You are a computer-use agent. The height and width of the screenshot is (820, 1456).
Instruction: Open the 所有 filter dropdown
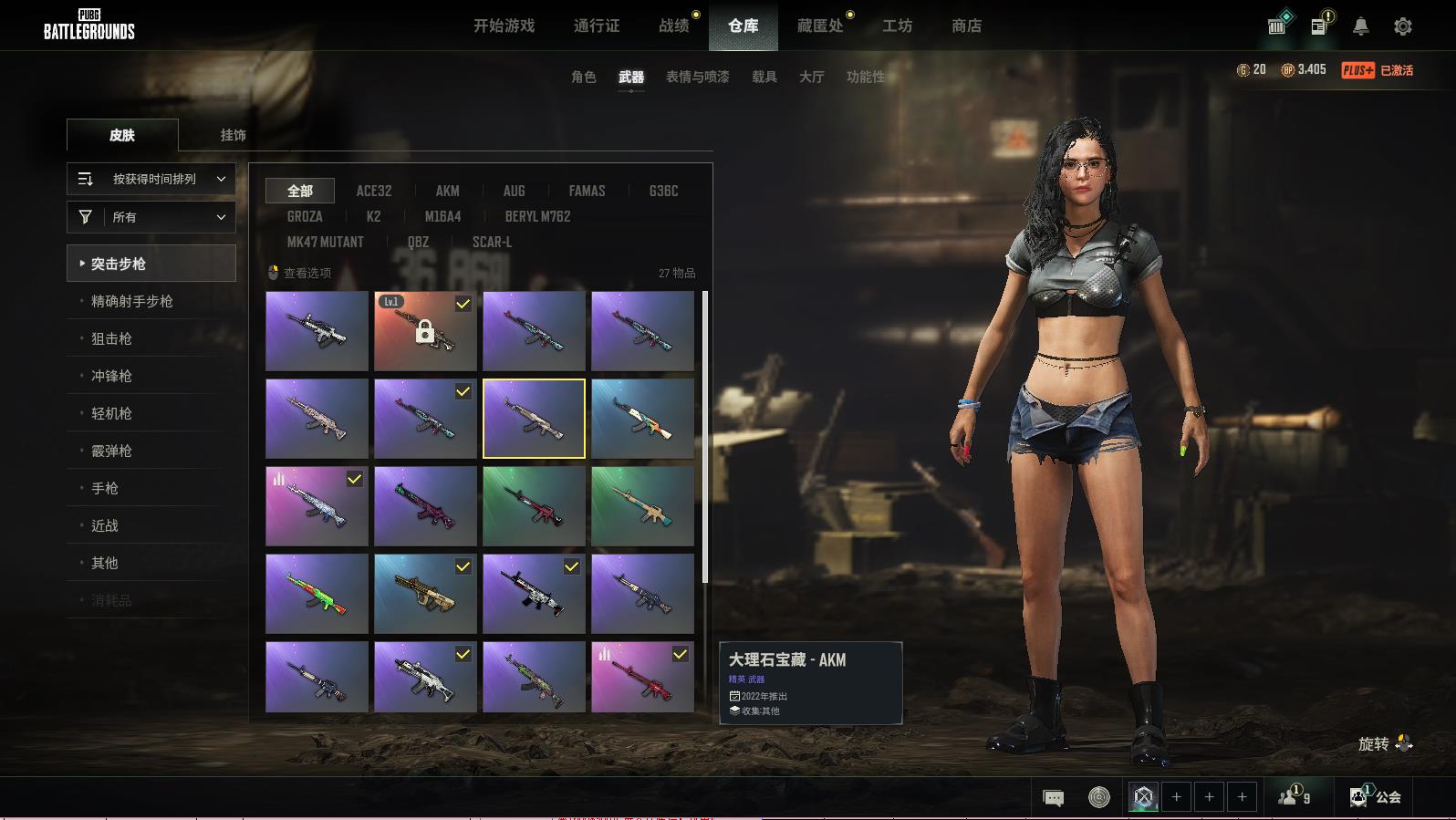[x=151, y=217]
